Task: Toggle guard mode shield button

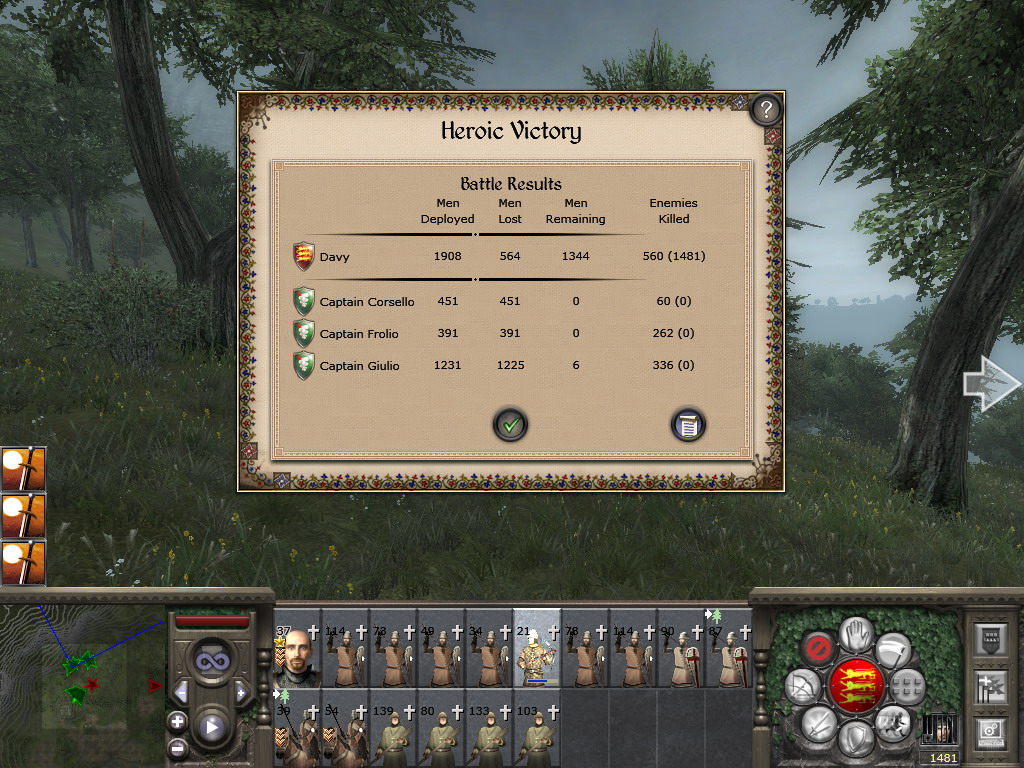Action: point(855,739)
